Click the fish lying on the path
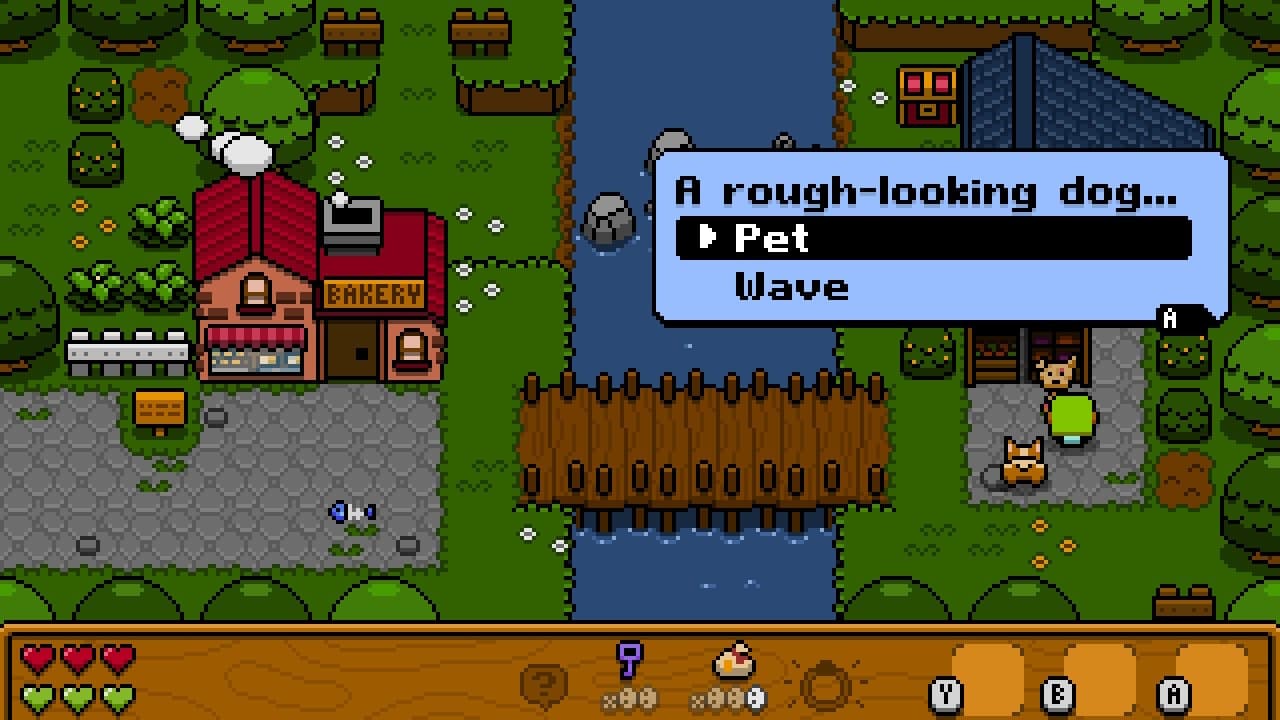Image resolution: width=1280 pixels, height=720 pixels. click(352, 511)
